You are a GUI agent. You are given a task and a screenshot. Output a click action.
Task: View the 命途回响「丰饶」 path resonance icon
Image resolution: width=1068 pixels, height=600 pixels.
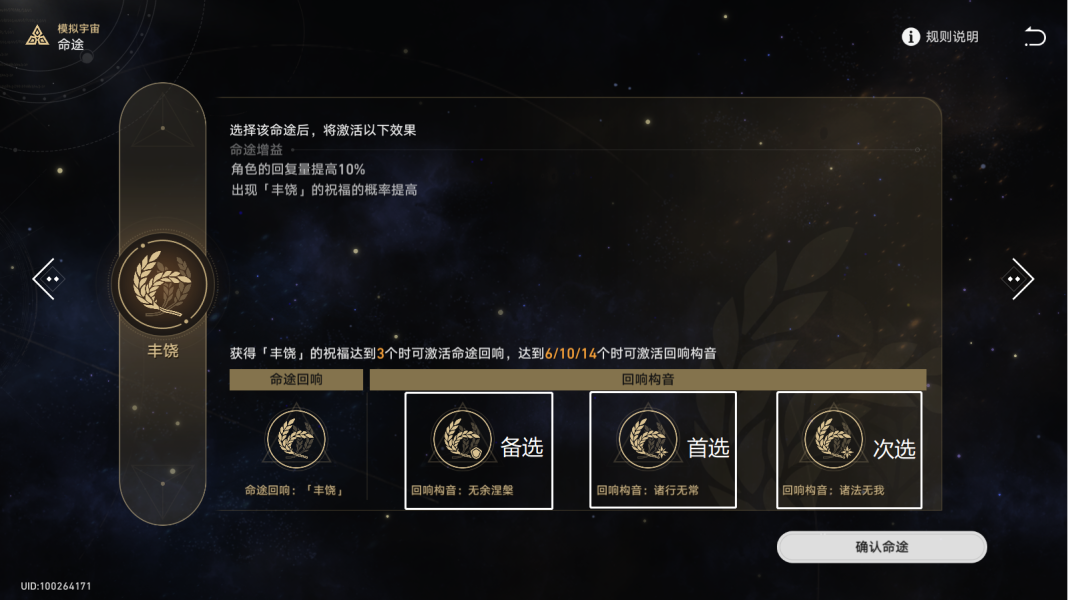pyautogui.click(x=296, y=439)
